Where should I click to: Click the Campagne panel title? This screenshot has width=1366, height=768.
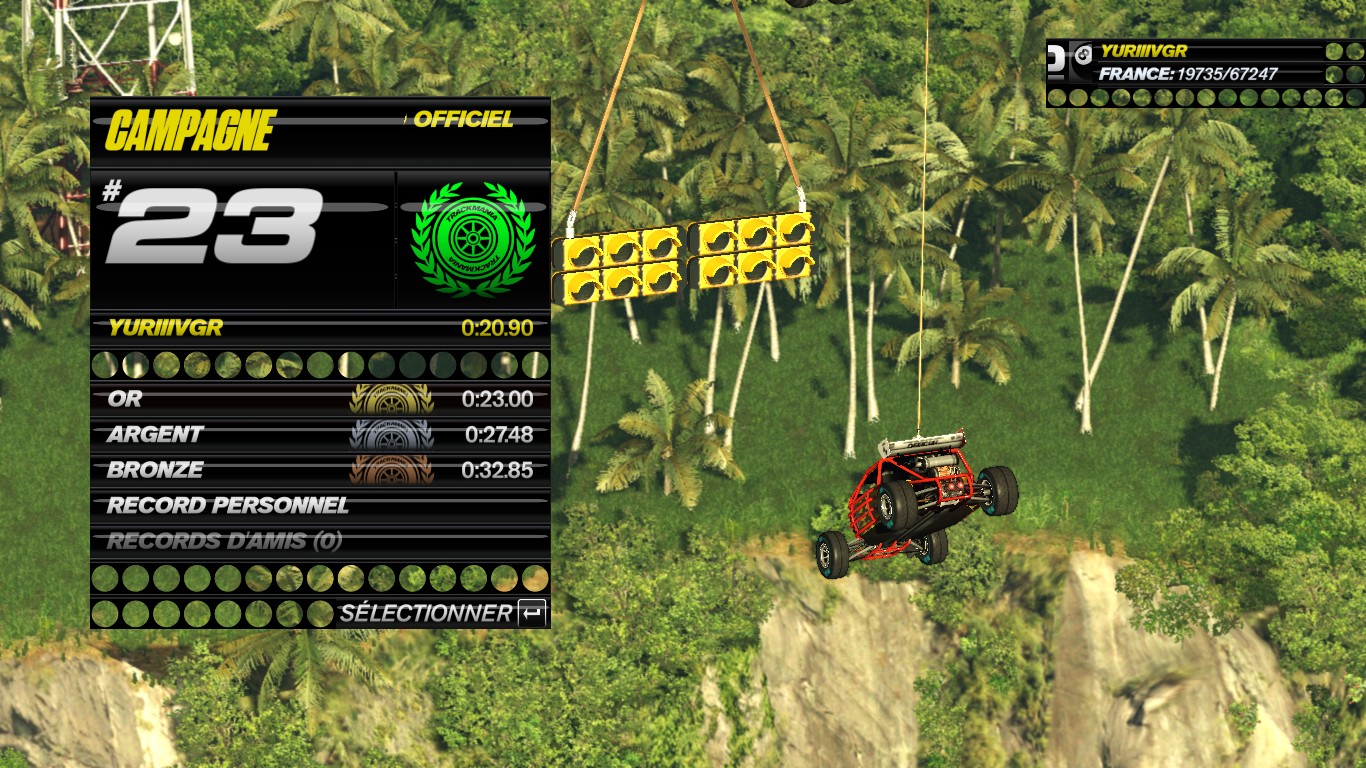point(190,130)
